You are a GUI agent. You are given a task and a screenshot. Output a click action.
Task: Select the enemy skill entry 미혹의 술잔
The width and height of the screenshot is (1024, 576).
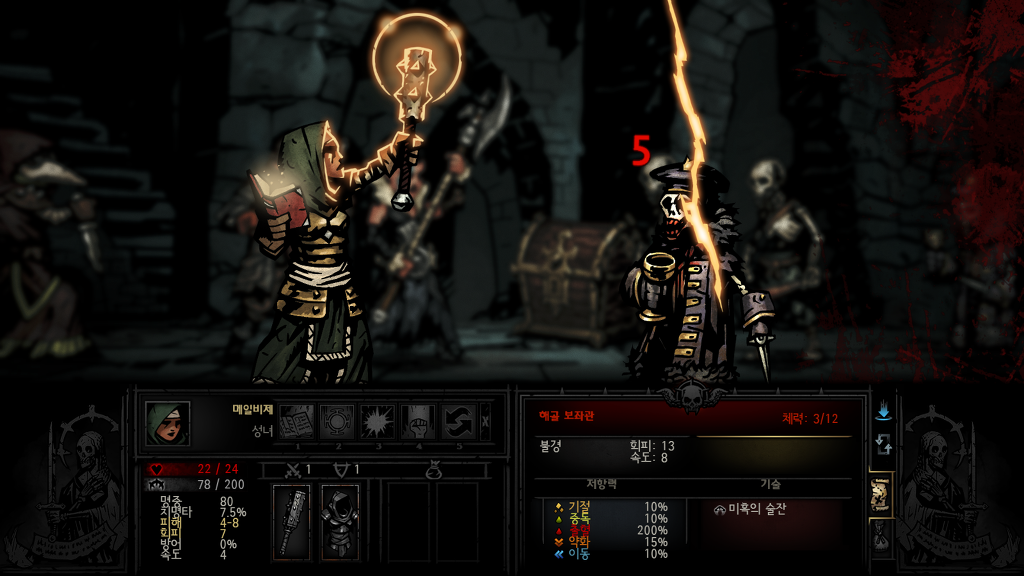[x=750, y=509]
